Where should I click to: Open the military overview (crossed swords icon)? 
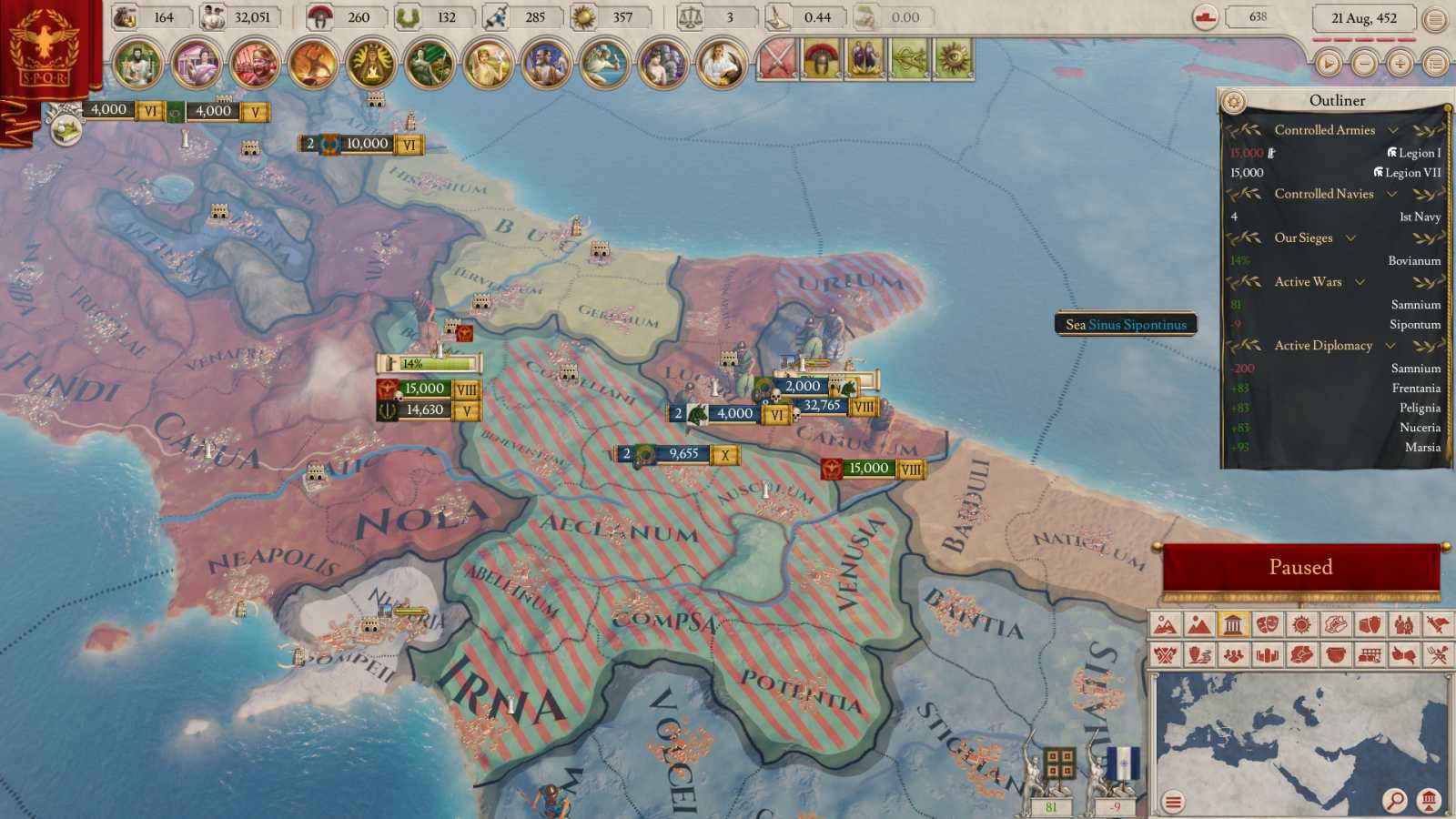pos(776,58)
